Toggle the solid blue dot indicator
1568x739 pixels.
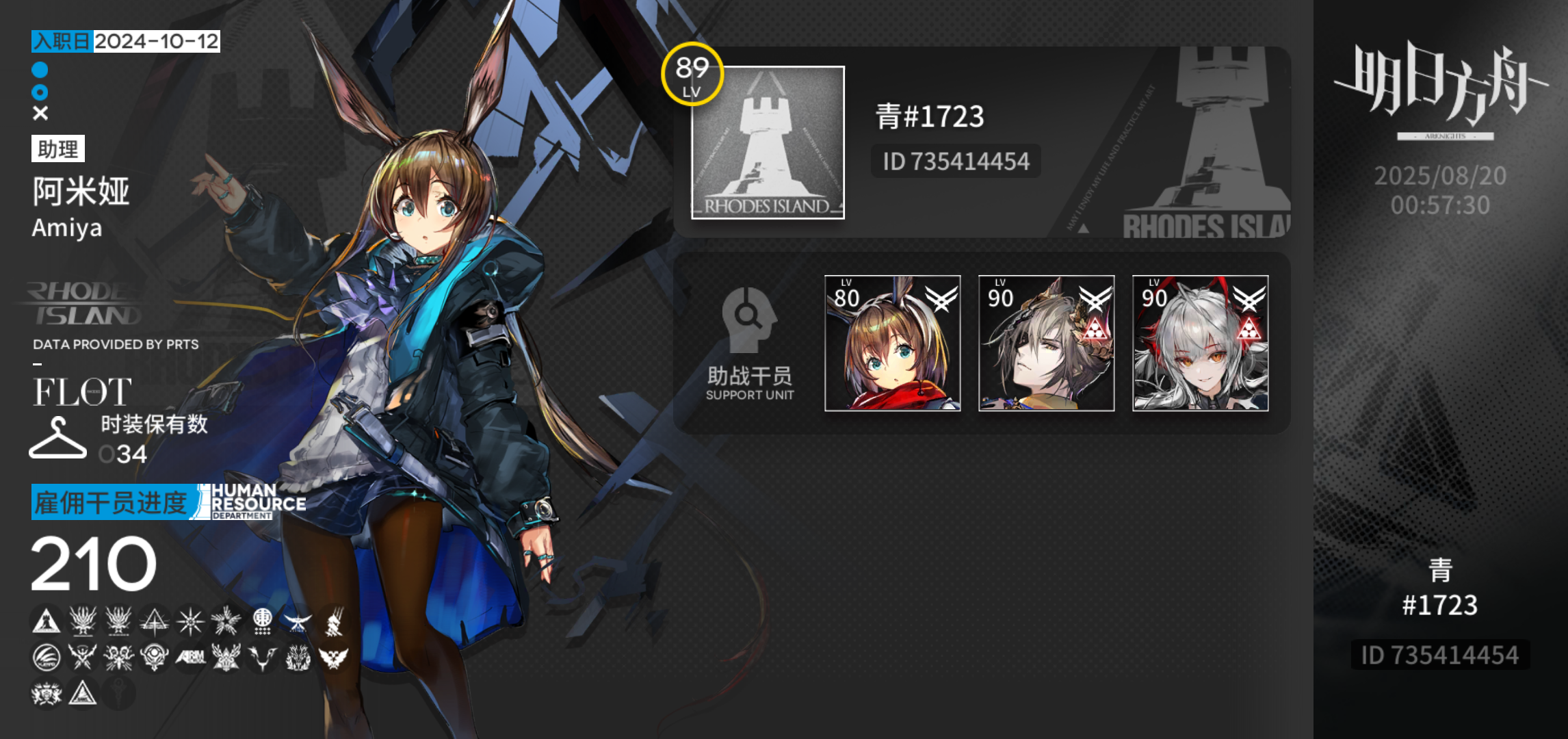tap(39, 68)
